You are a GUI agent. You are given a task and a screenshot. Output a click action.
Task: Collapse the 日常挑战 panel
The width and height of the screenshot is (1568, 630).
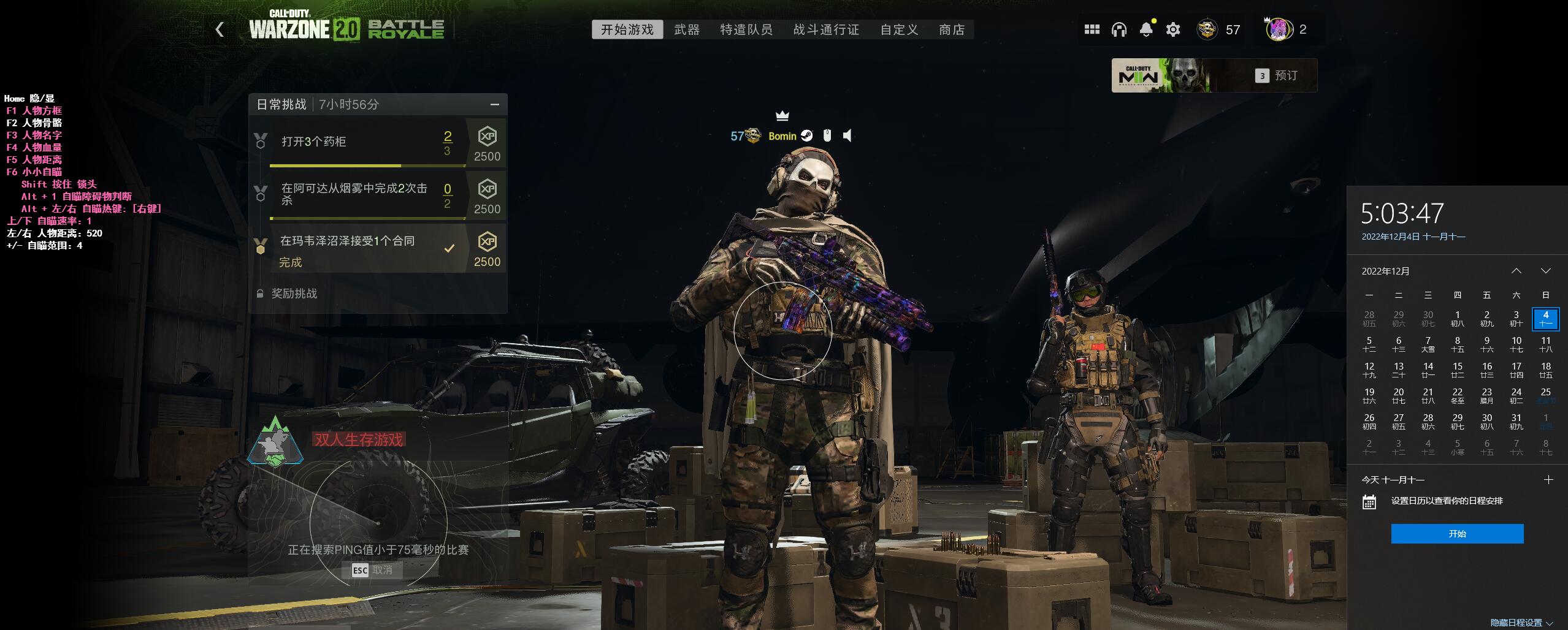click(494, 105)
